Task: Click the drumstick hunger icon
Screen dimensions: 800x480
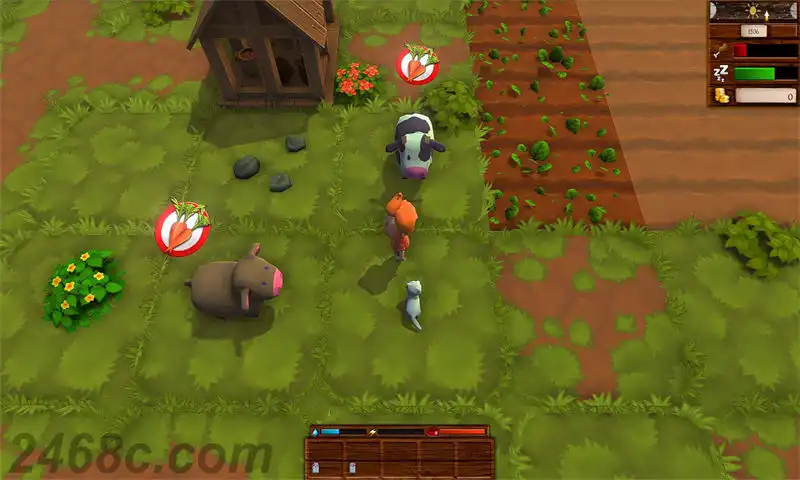Action: click(721, 50)
